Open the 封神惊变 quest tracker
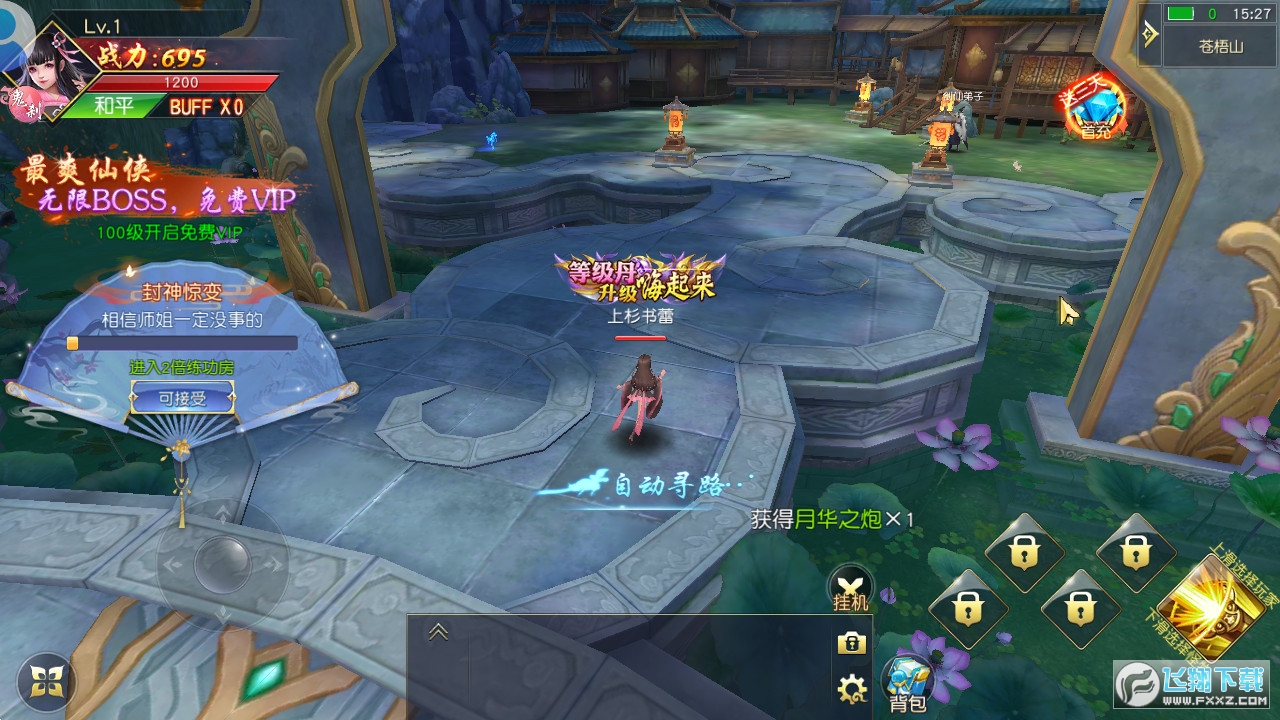Viewport: 1280px width, 720px height. tap(180, 293)
